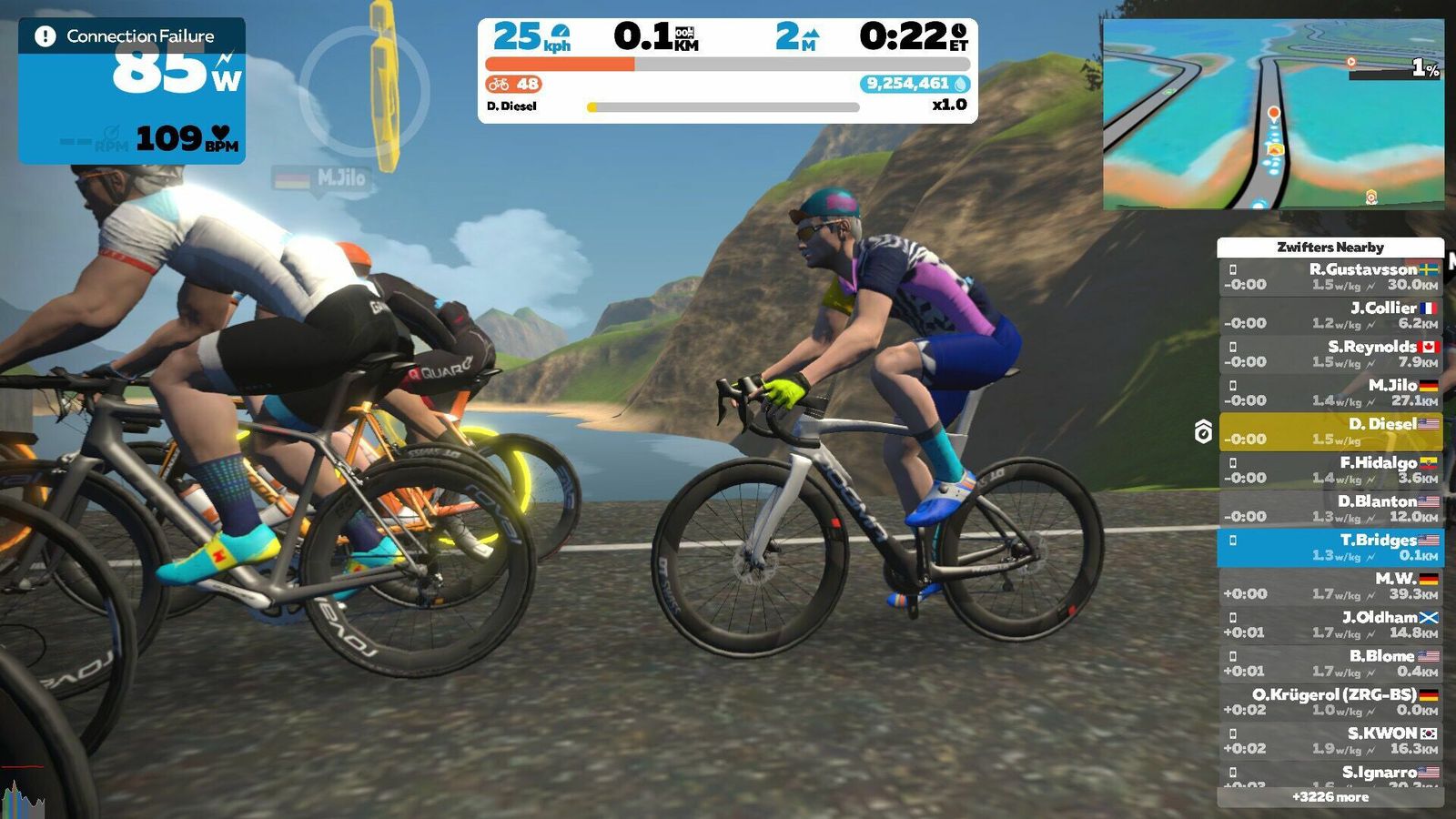Click the D. Diesel level progress bar

[x=723, y=107]
